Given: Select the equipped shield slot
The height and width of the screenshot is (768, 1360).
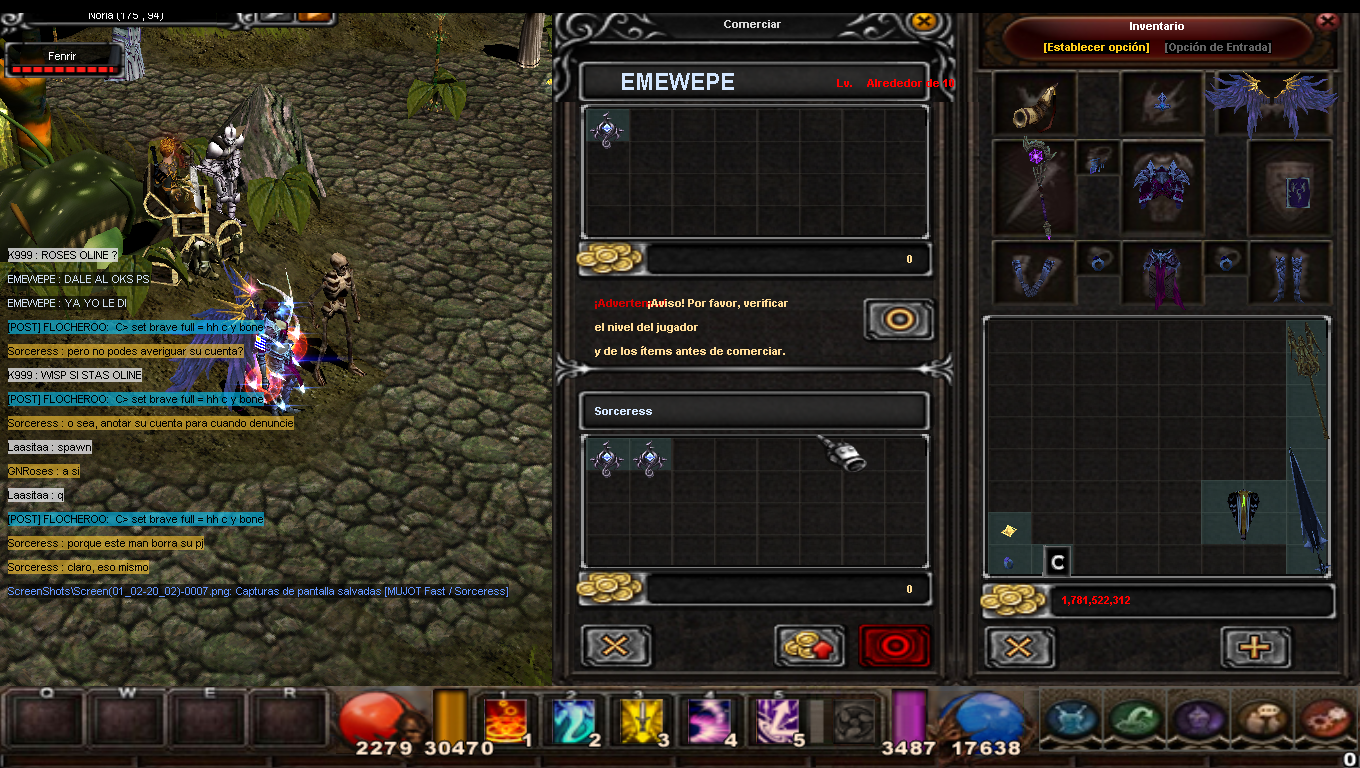Looking at the screenshot, I should 1290,188.
